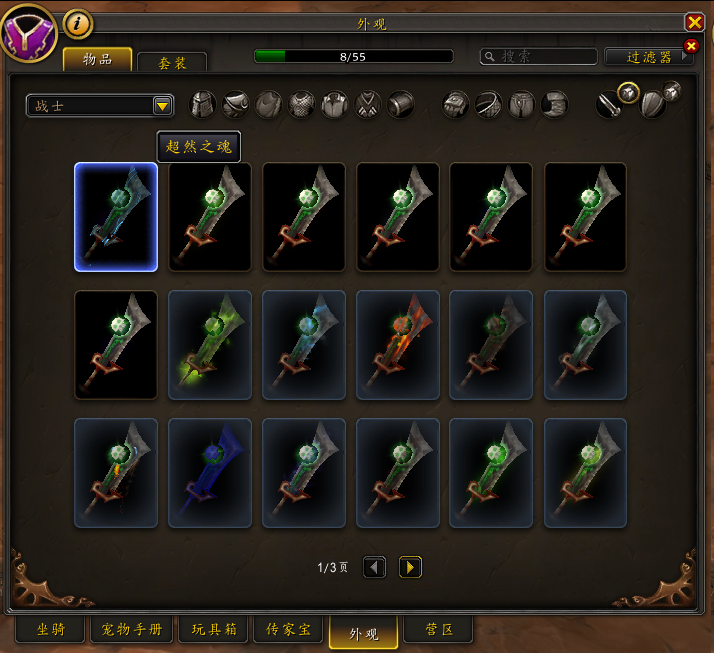Go to the next page of appearances
This screenshot has width=714, height=653.
pos(410,567)
